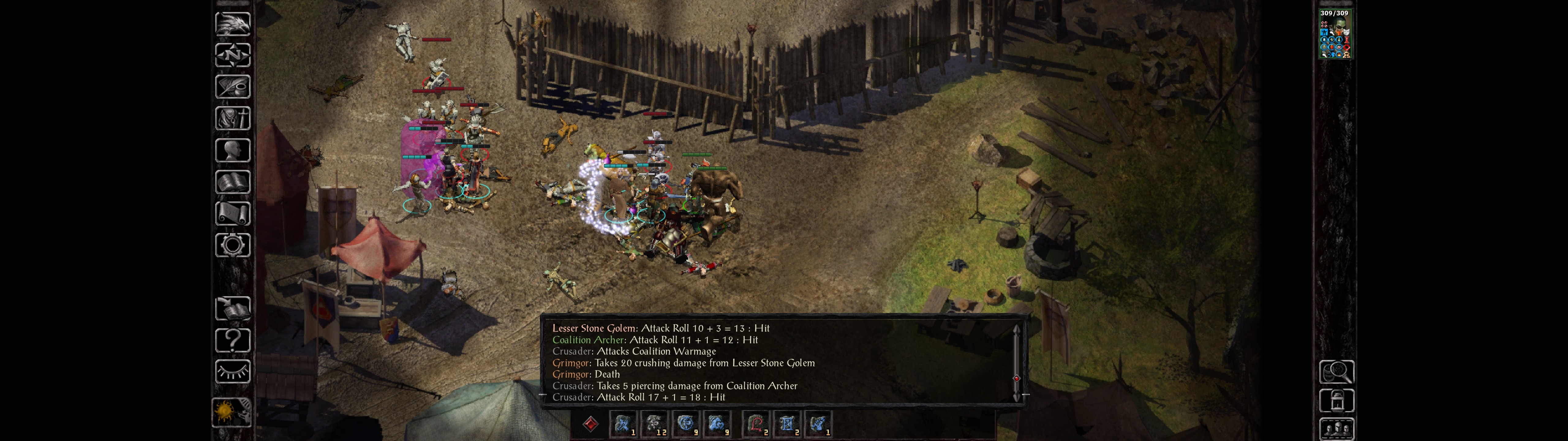This screenshot has width=1568, height=441.
Task: Click the sun clock to pause
Action: (x=231, y=413)
